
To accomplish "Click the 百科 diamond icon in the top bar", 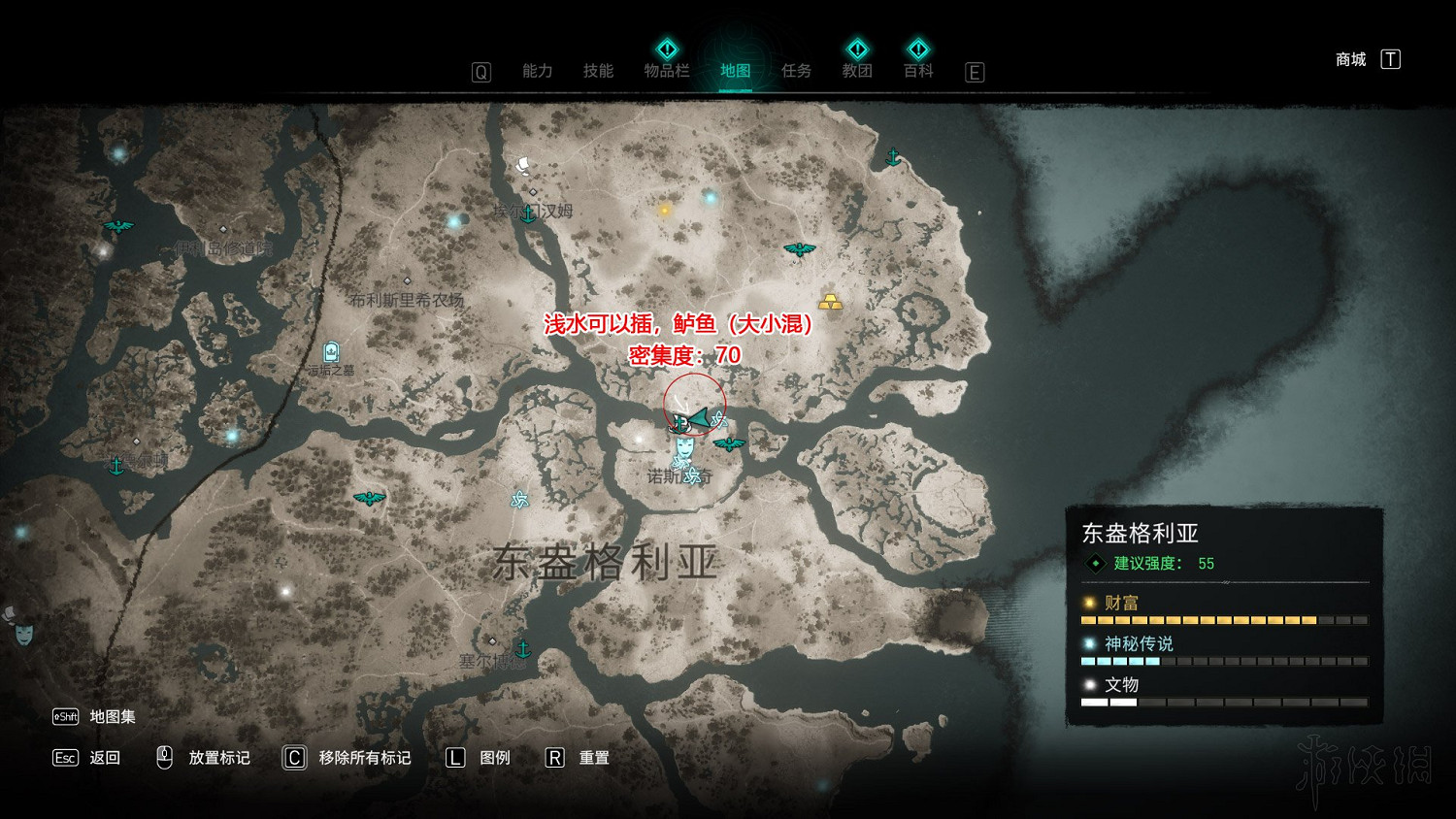I will click(x=917, y=49).
